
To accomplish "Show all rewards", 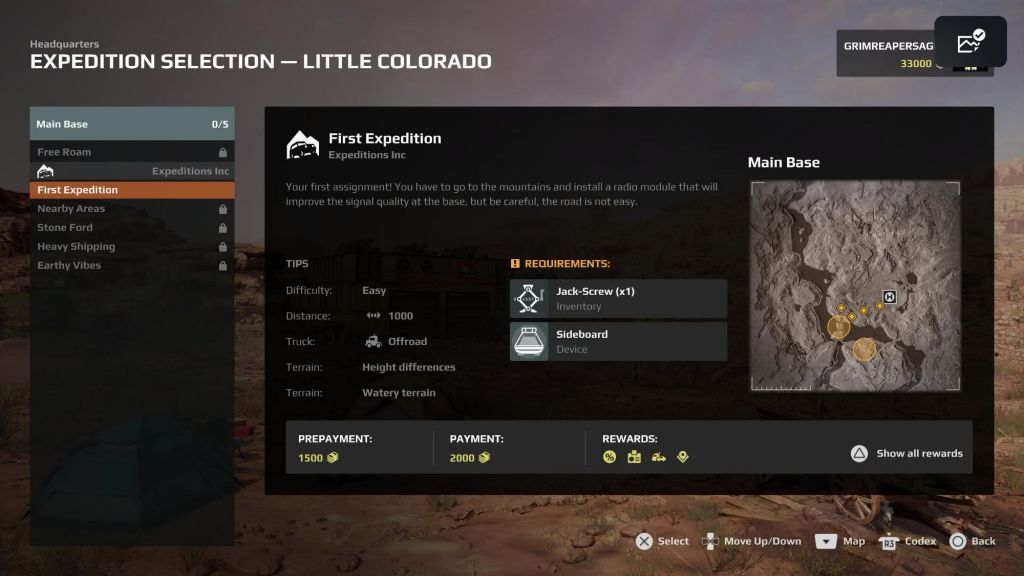I will coord(907,453).
